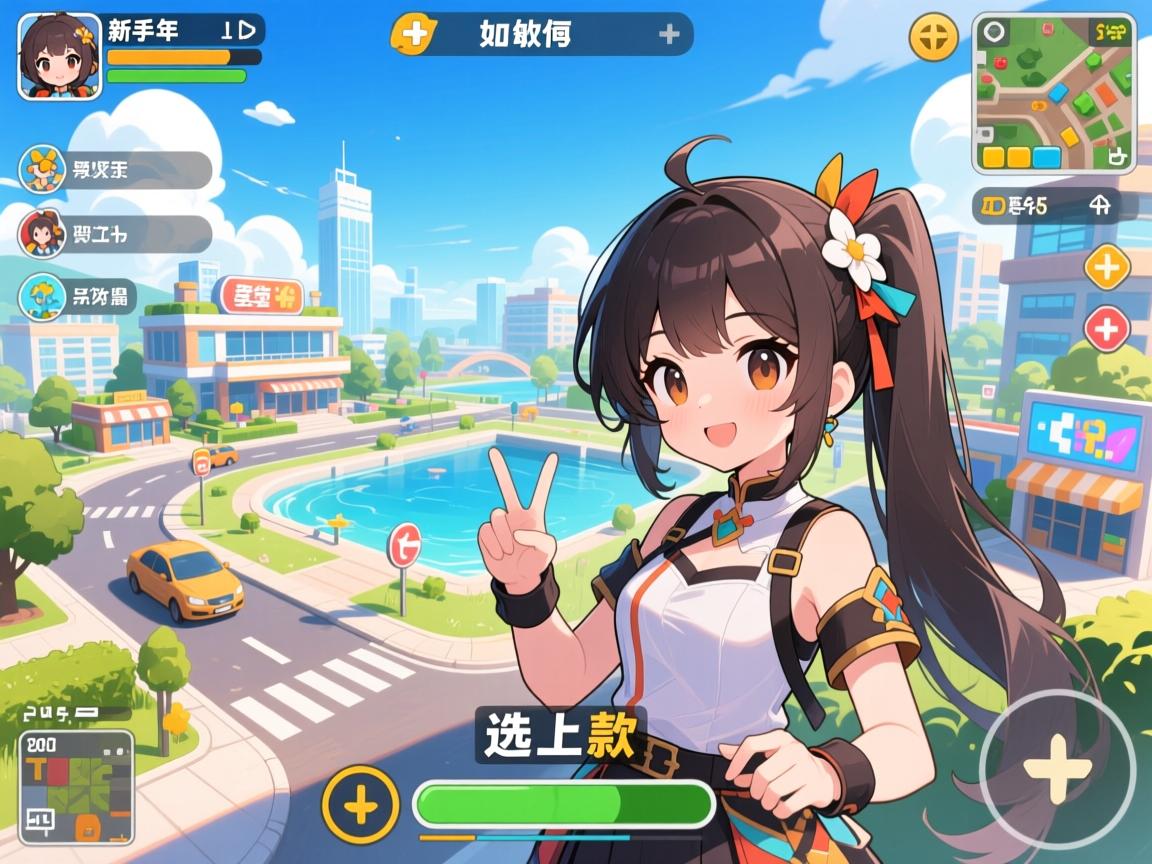The height and width of the screenshot is (864, 1152).
Task: Tap the red plus button
Action: (x=1107, y=329)
